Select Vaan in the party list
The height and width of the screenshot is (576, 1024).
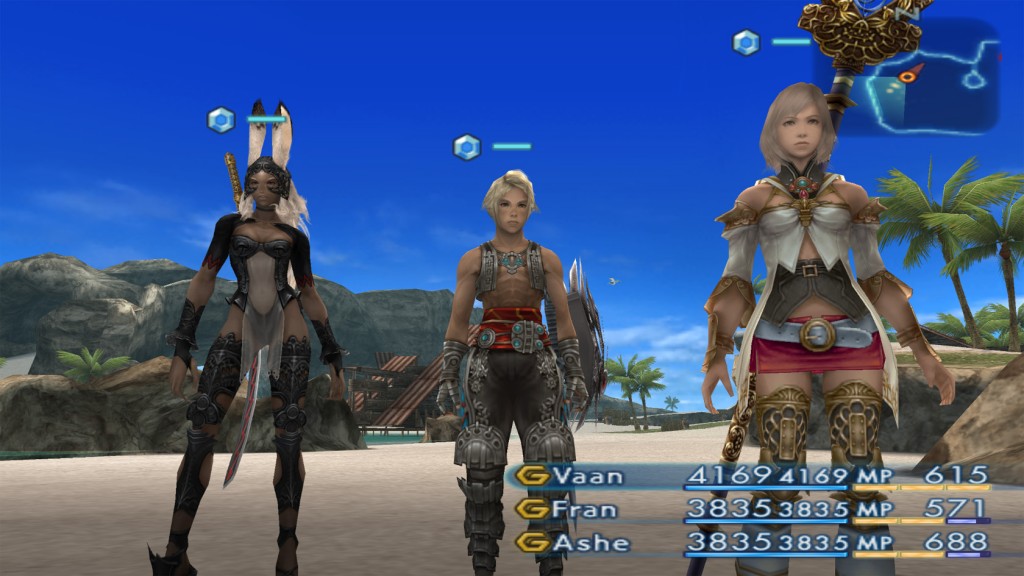pos(589,477)
